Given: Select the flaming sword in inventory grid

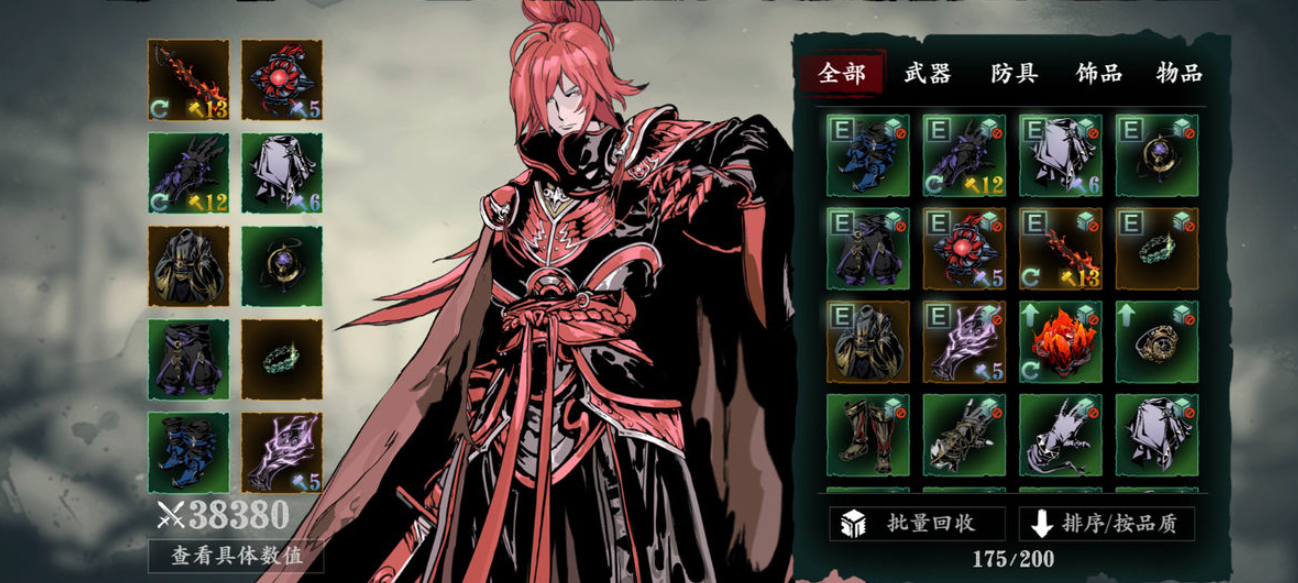Looking at the screenshot, I should pos(1060,249).
